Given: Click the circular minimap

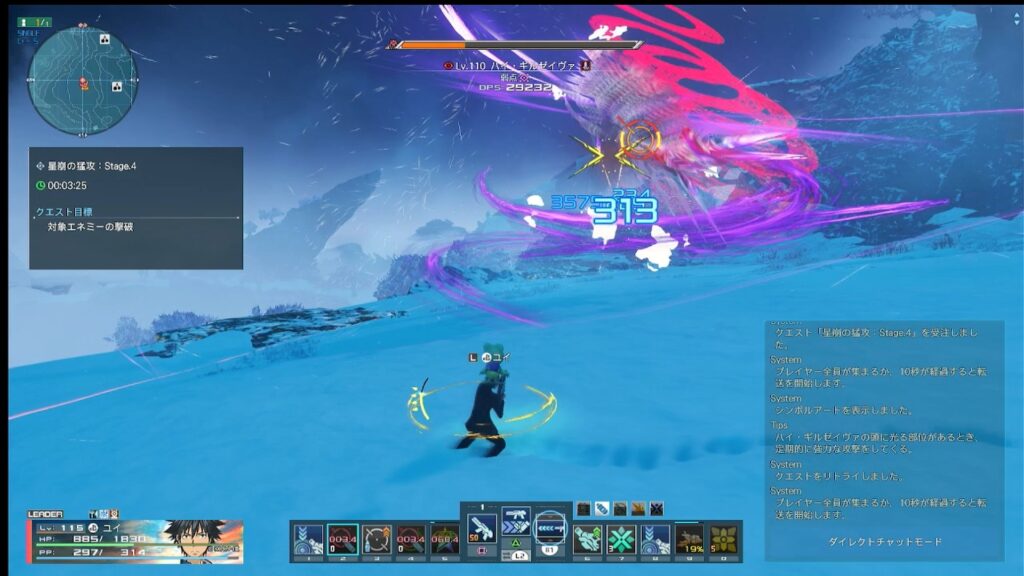Looking at the screenshot, I should click(x=81, y=81).
